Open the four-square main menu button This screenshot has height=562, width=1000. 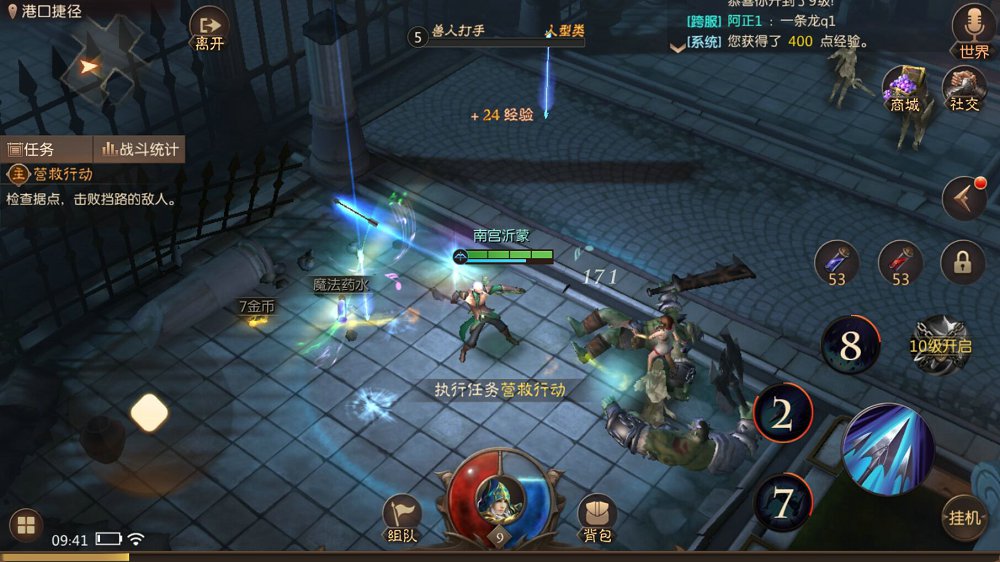pos(25,525)
